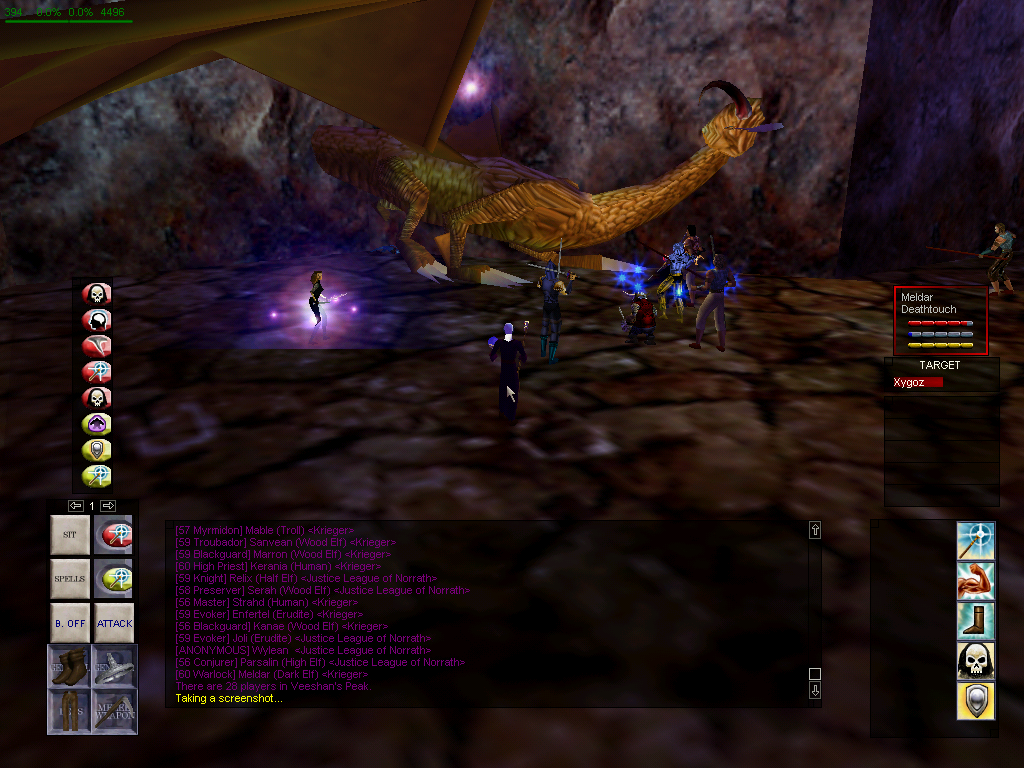
Task: Click the staff with starburst buff icon
Action: pos(976,541)
